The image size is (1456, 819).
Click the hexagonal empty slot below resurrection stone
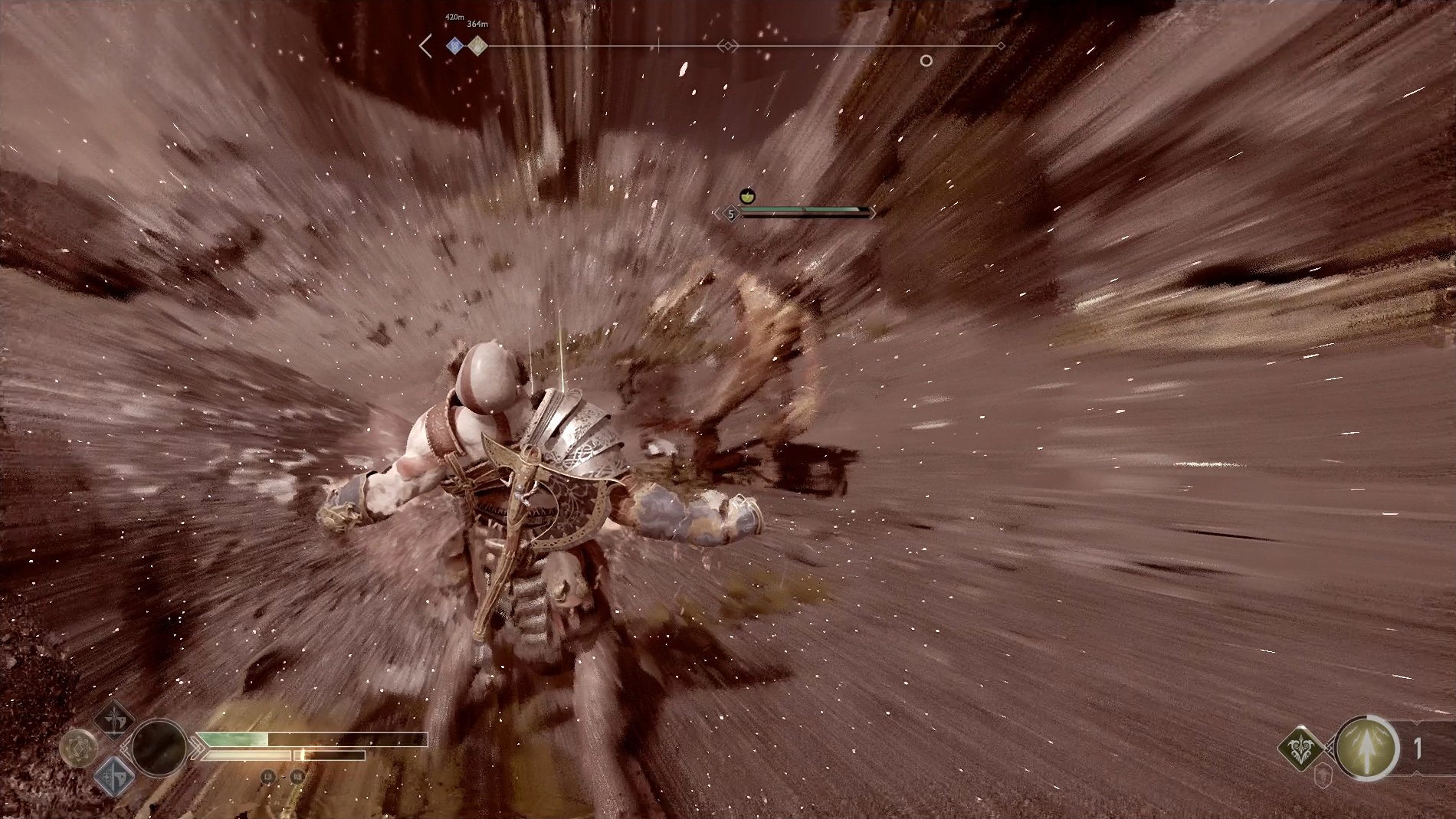1323,775
